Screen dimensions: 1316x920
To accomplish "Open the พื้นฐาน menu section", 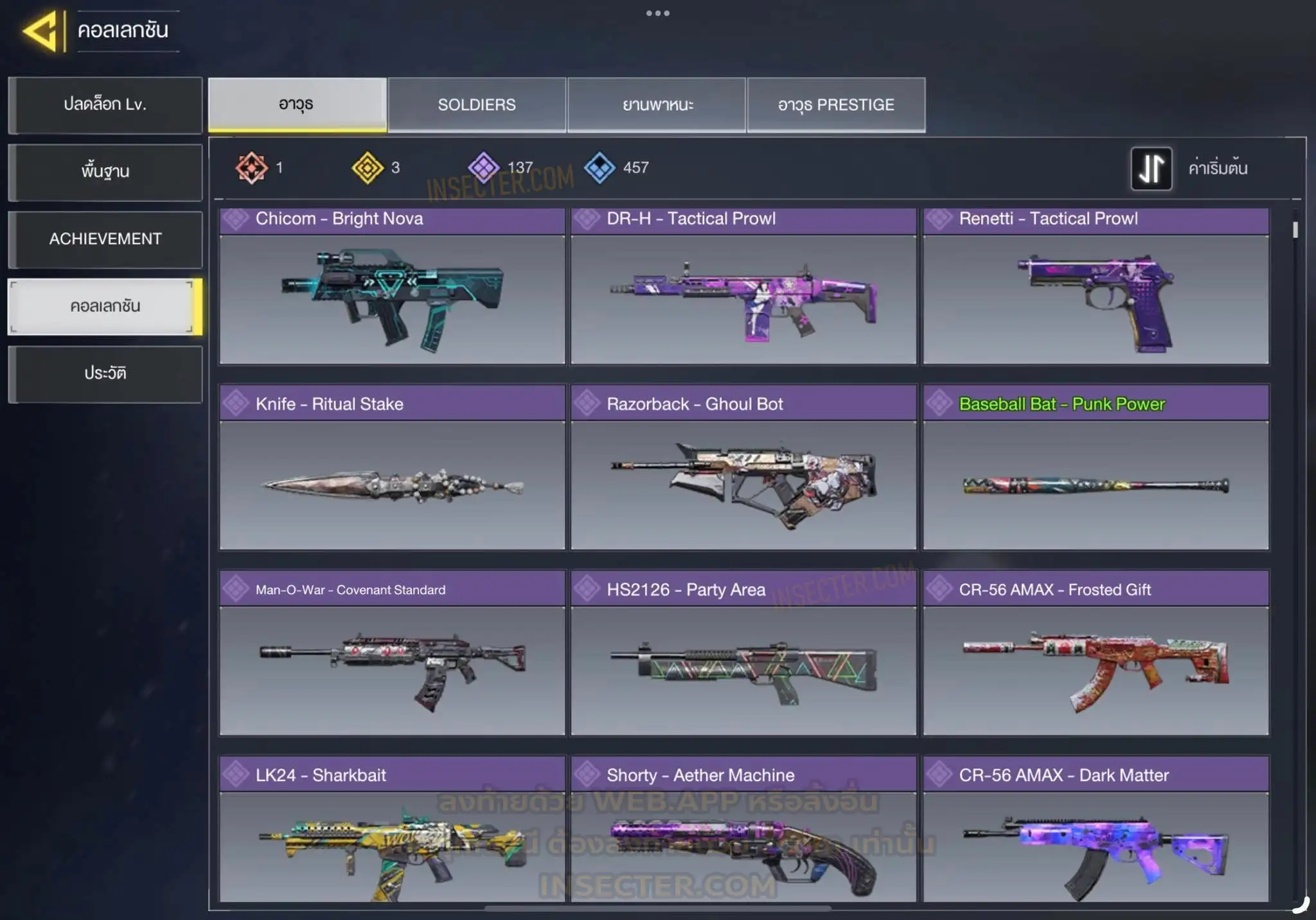I will pyautogui.click(x=105, y=172).
